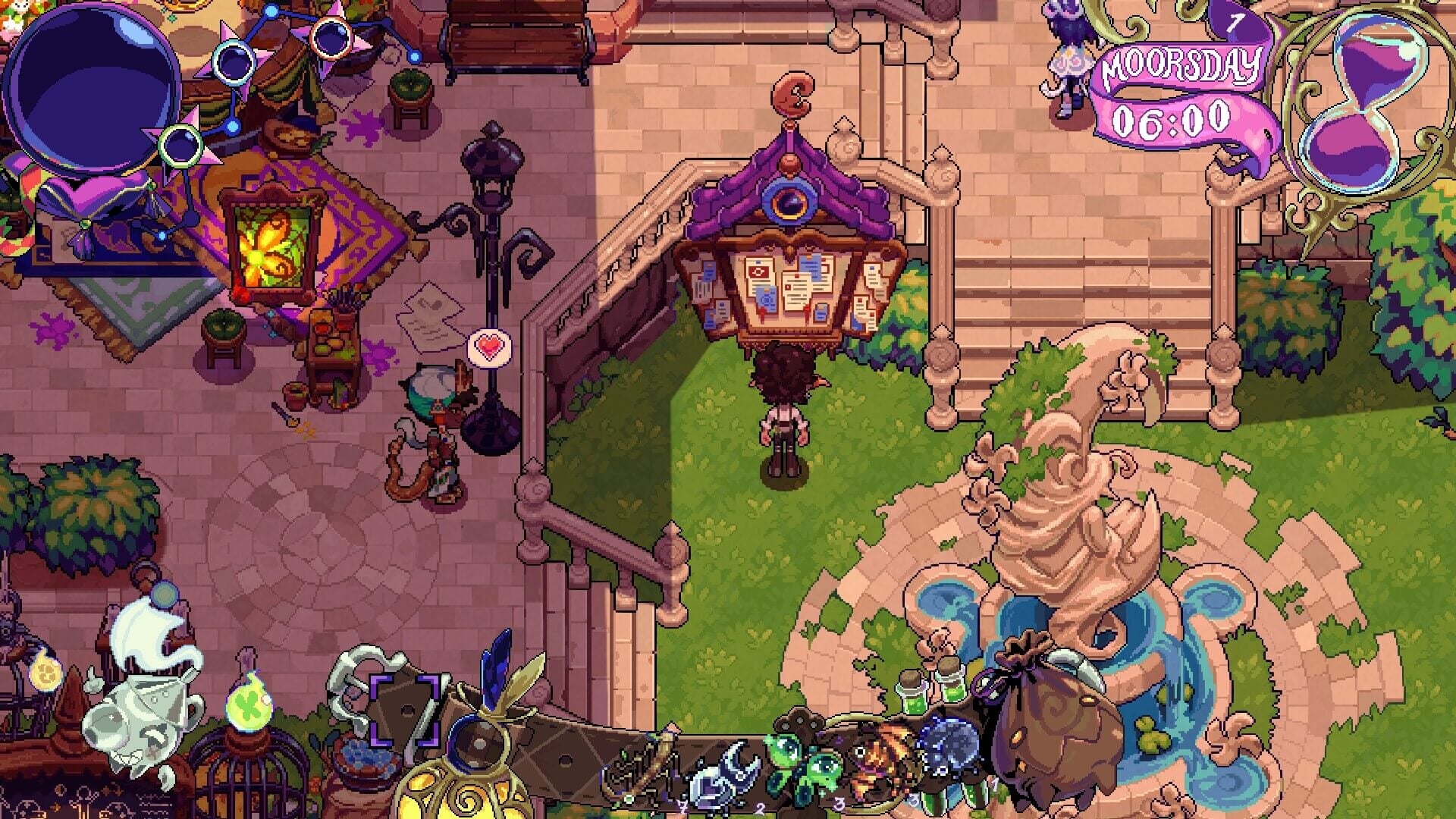Select the green-ringed constellation spell slot
The image size is (1456, 819).
click(180, 144)
